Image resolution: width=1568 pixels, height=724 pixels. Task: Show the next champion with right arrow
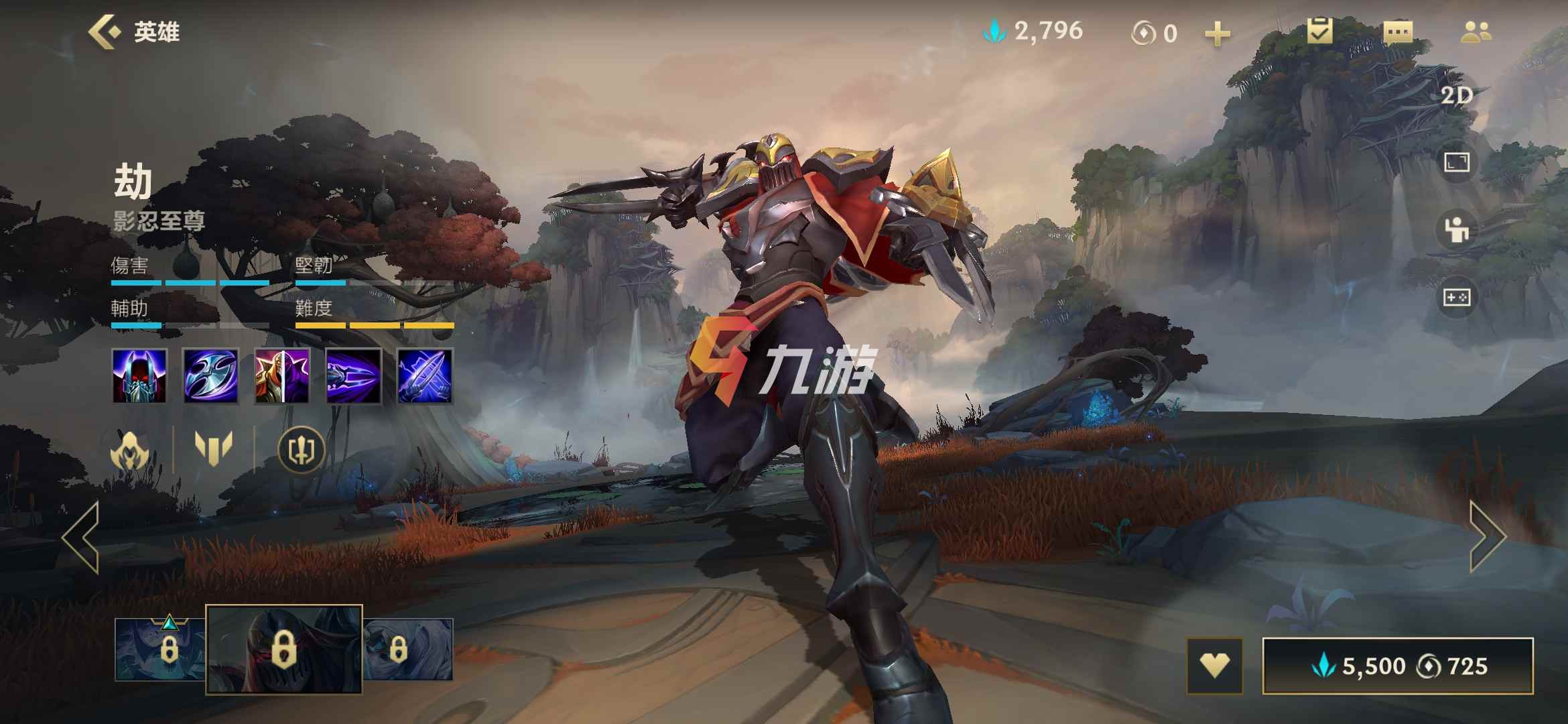click(1488, 536)
